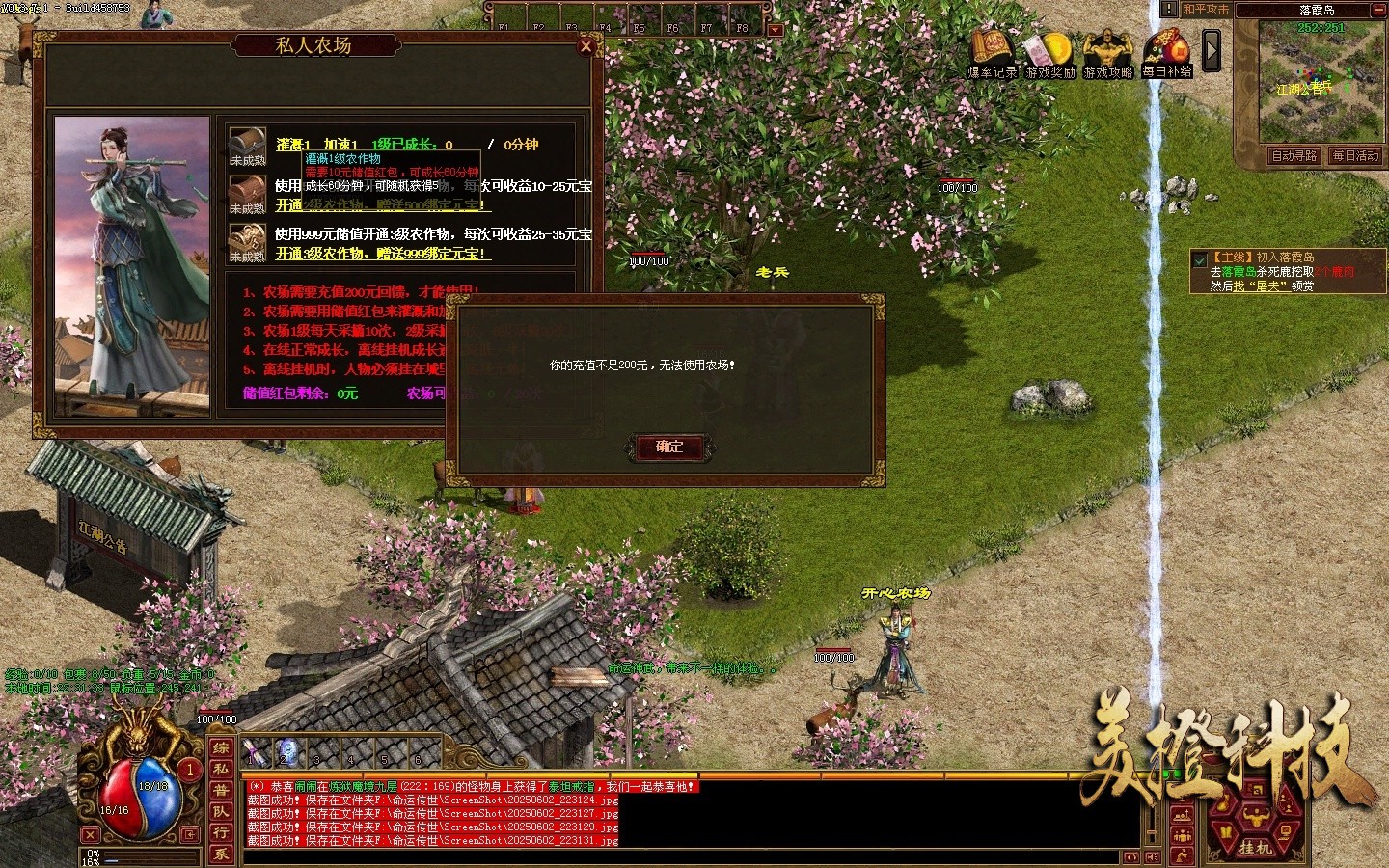Switch to the 队 team chat tab
The width and height of the screenshot is (1389, 868).
pyautogui.click(x=221, y=812)
